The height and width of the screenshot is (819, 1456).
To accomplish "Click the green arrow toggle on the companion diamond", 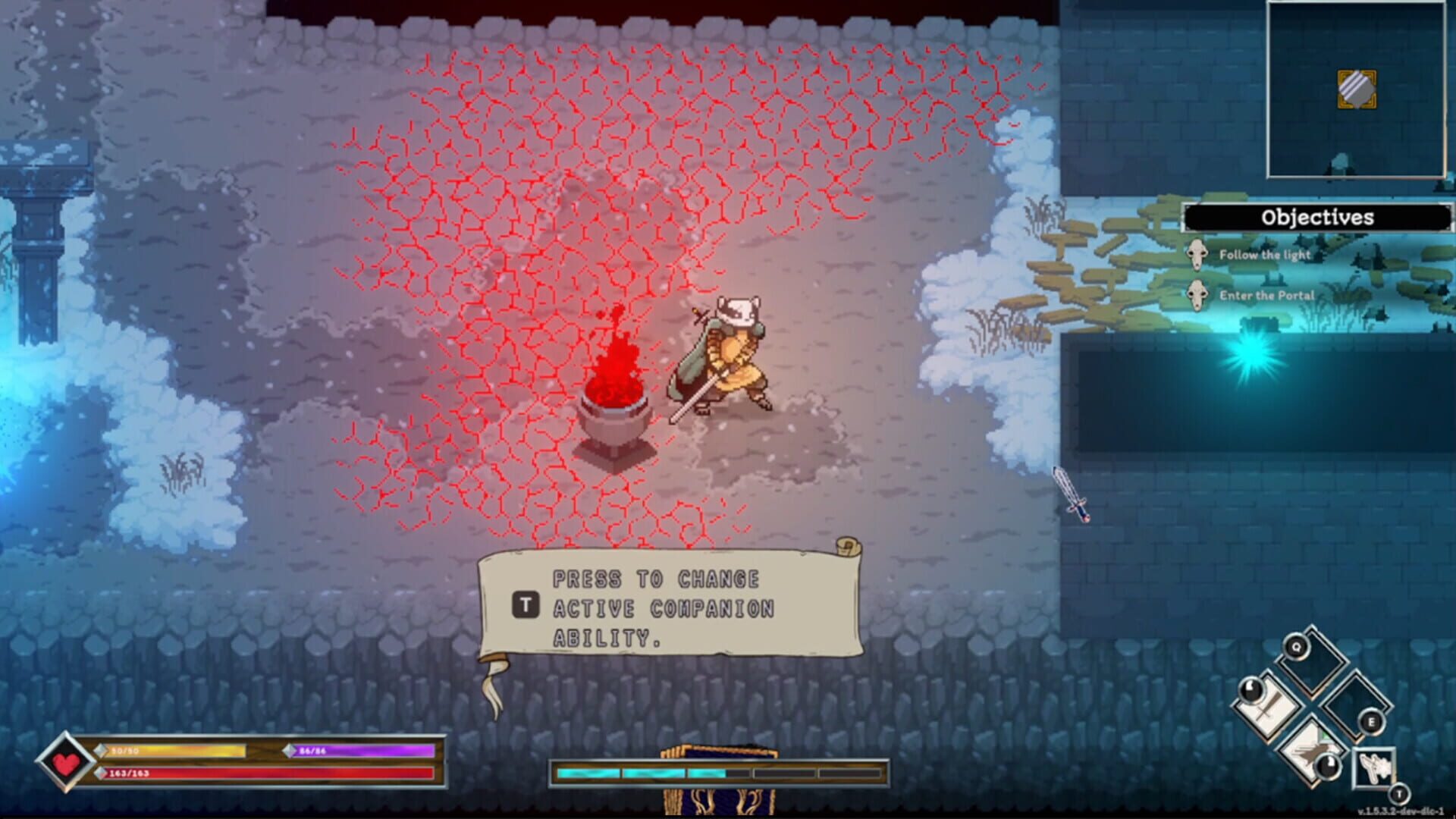I will (1326, 736).
